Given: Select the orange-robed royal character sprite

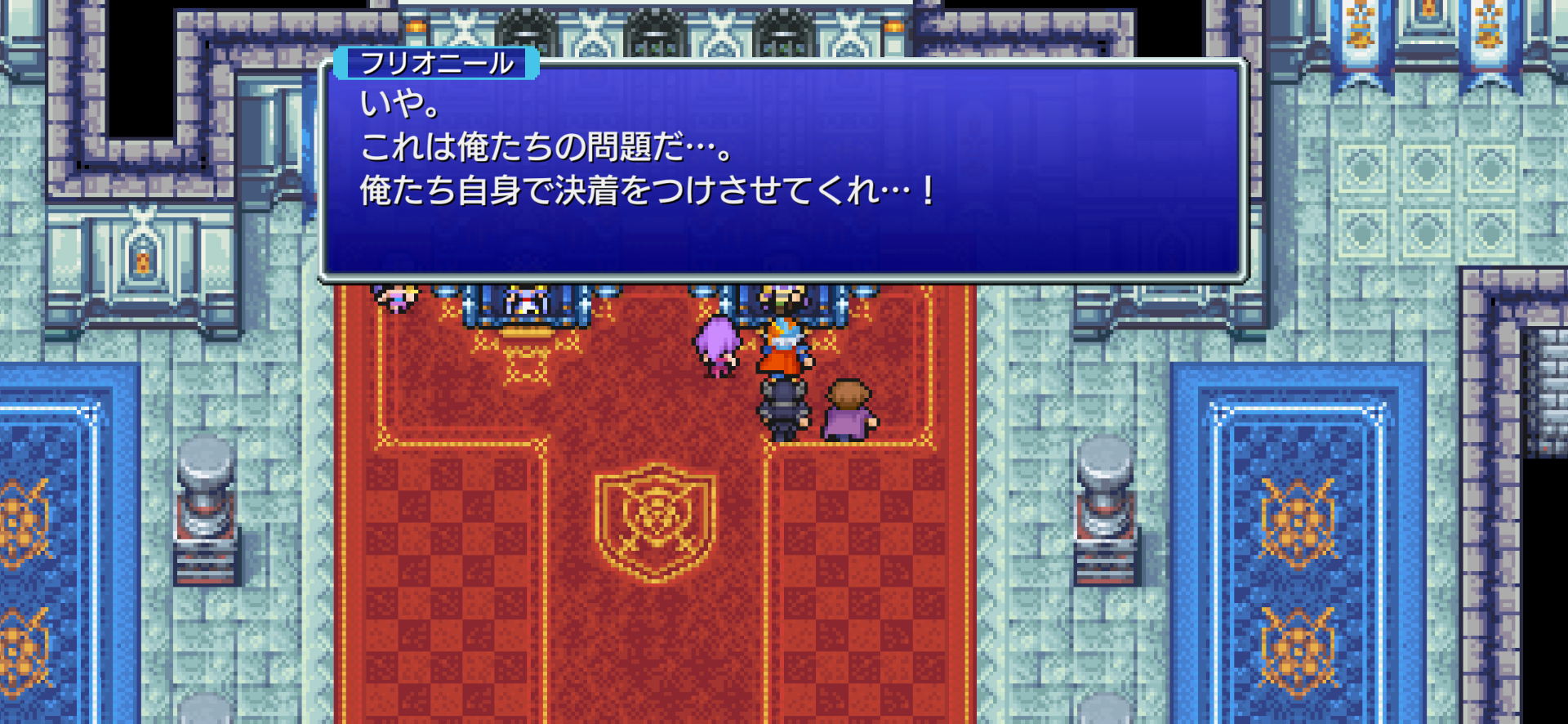Looking at the screenshot, I should (785, 347).
